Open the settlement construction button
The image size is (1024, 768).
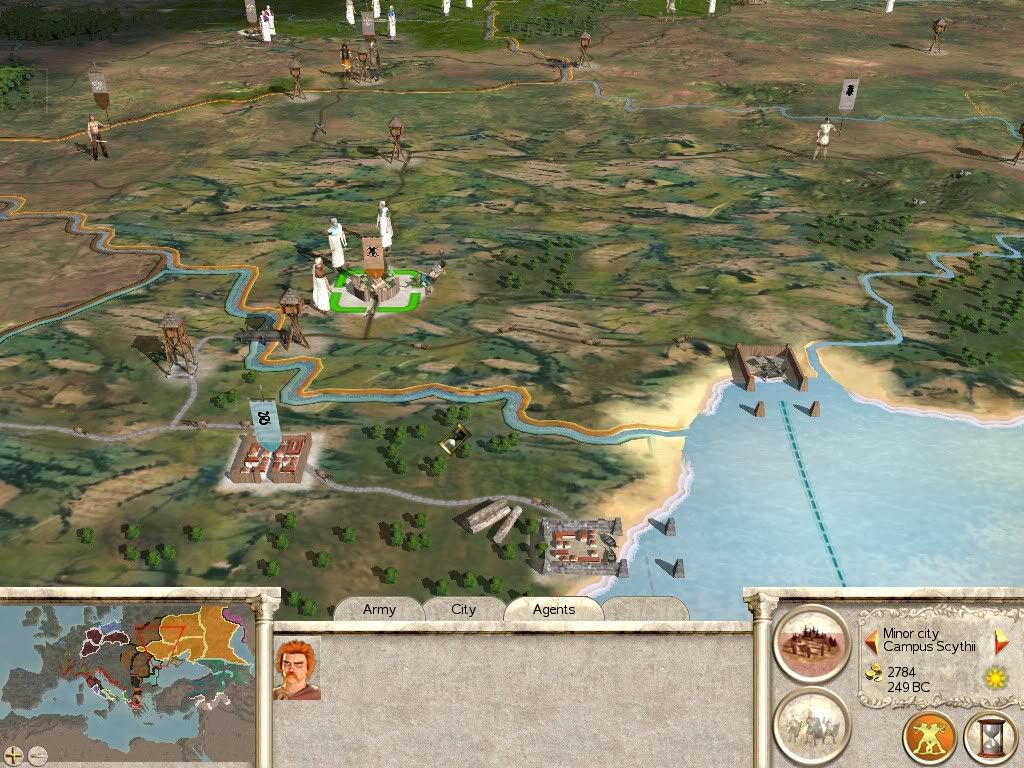(x=812, y=643)
